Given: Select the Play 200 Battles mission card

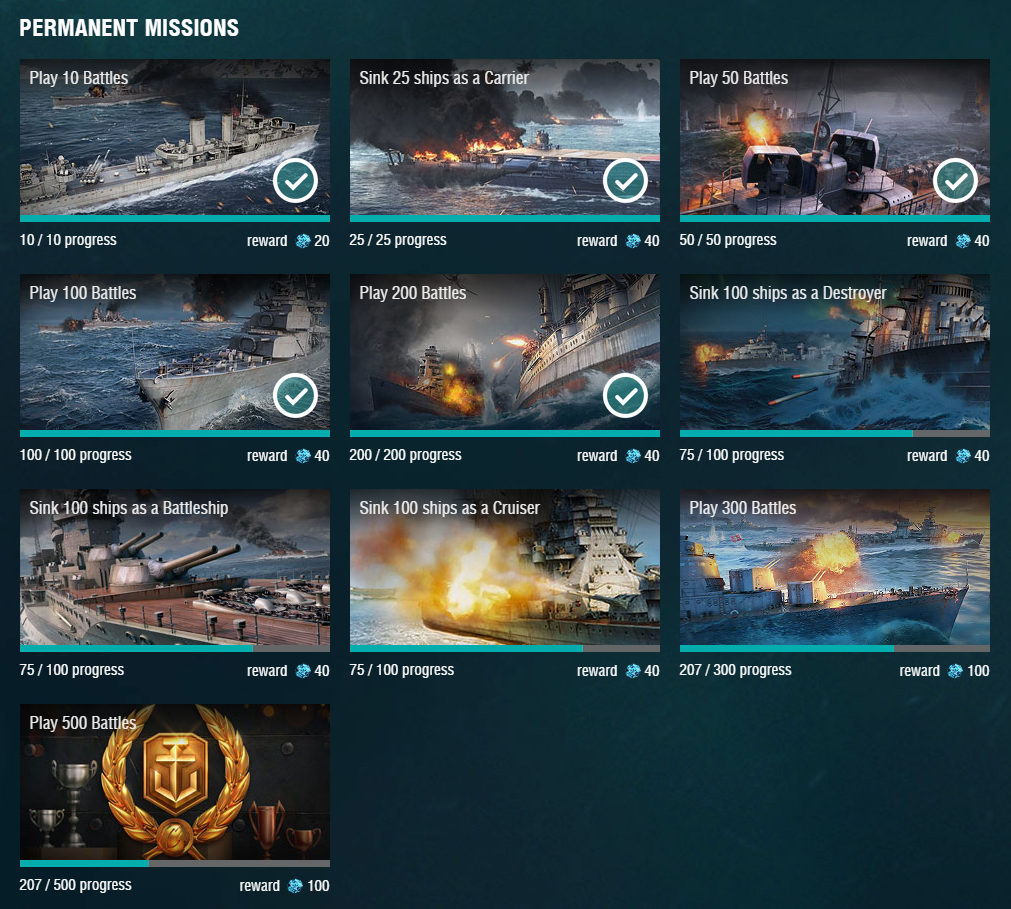Looking at the screenshot, I should pyautogui.click(x=504, y=352).
